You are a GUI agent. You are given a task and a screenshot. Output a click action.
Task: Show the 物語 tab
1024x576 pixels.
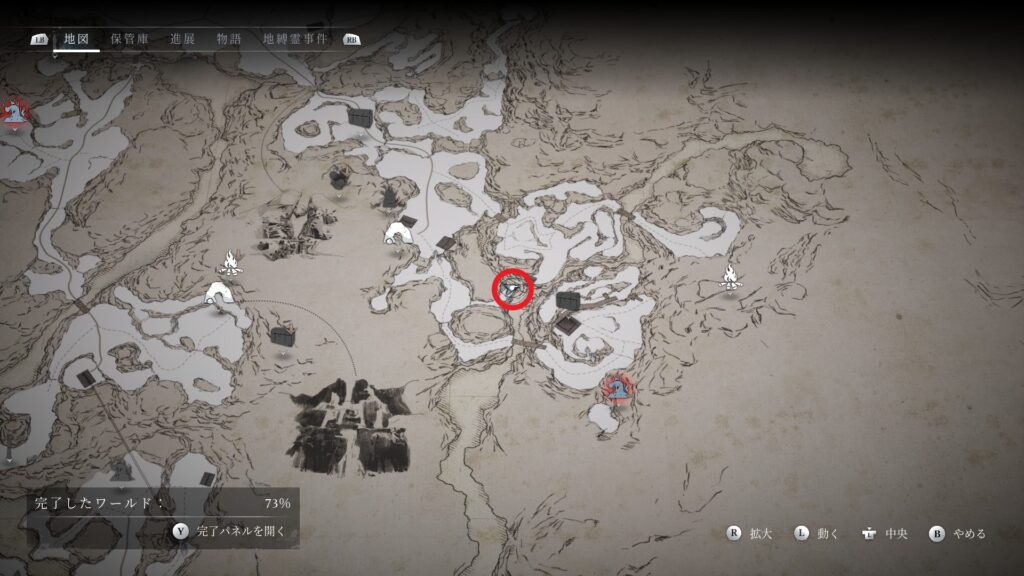tap(229, 39)
